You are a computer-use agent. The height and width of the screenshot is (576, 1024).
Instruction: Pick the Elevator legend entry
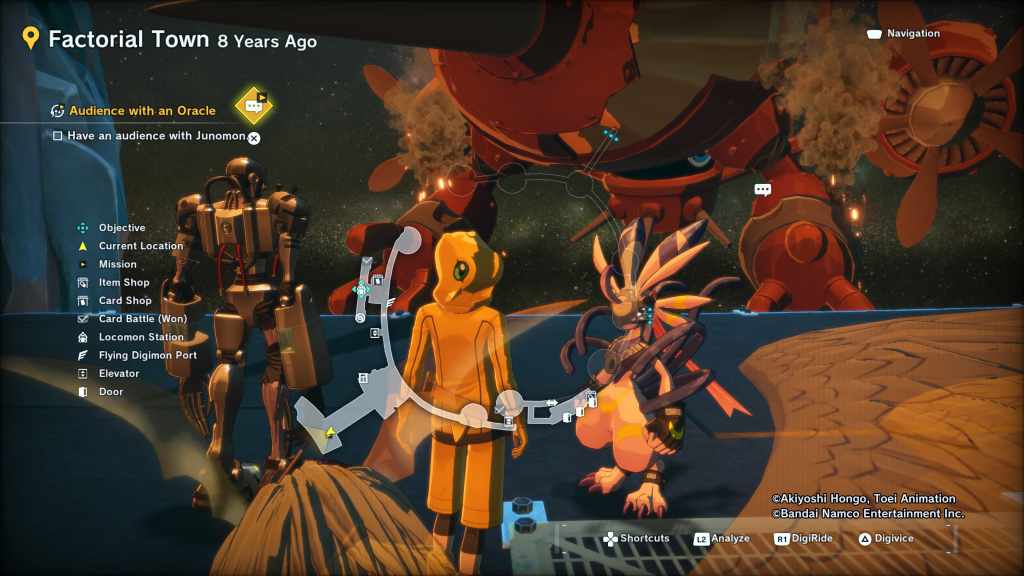[119, 374]
